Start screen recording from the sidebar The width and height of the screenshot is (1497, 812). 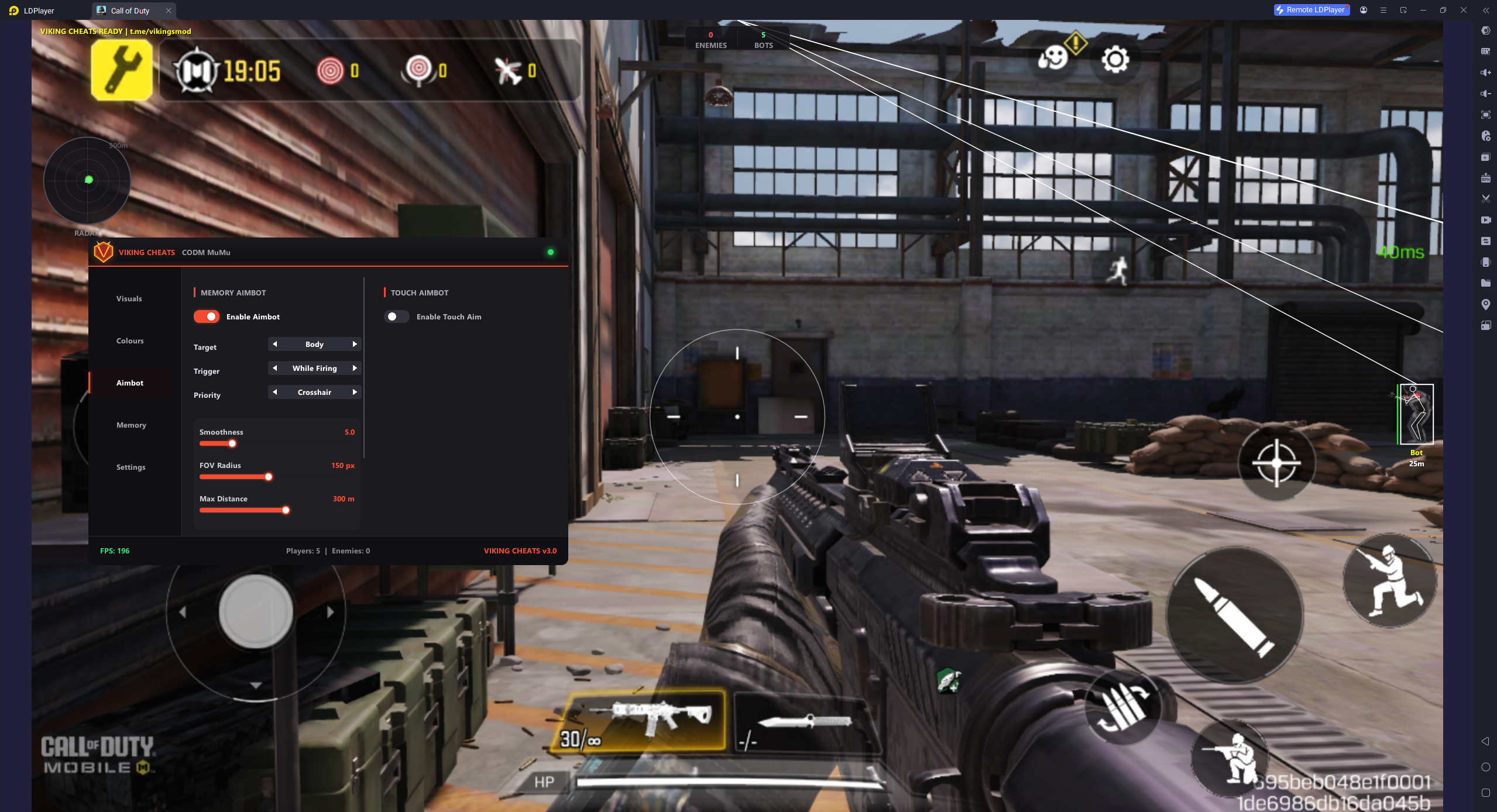pyautogui.click(x=1485, y=220)
